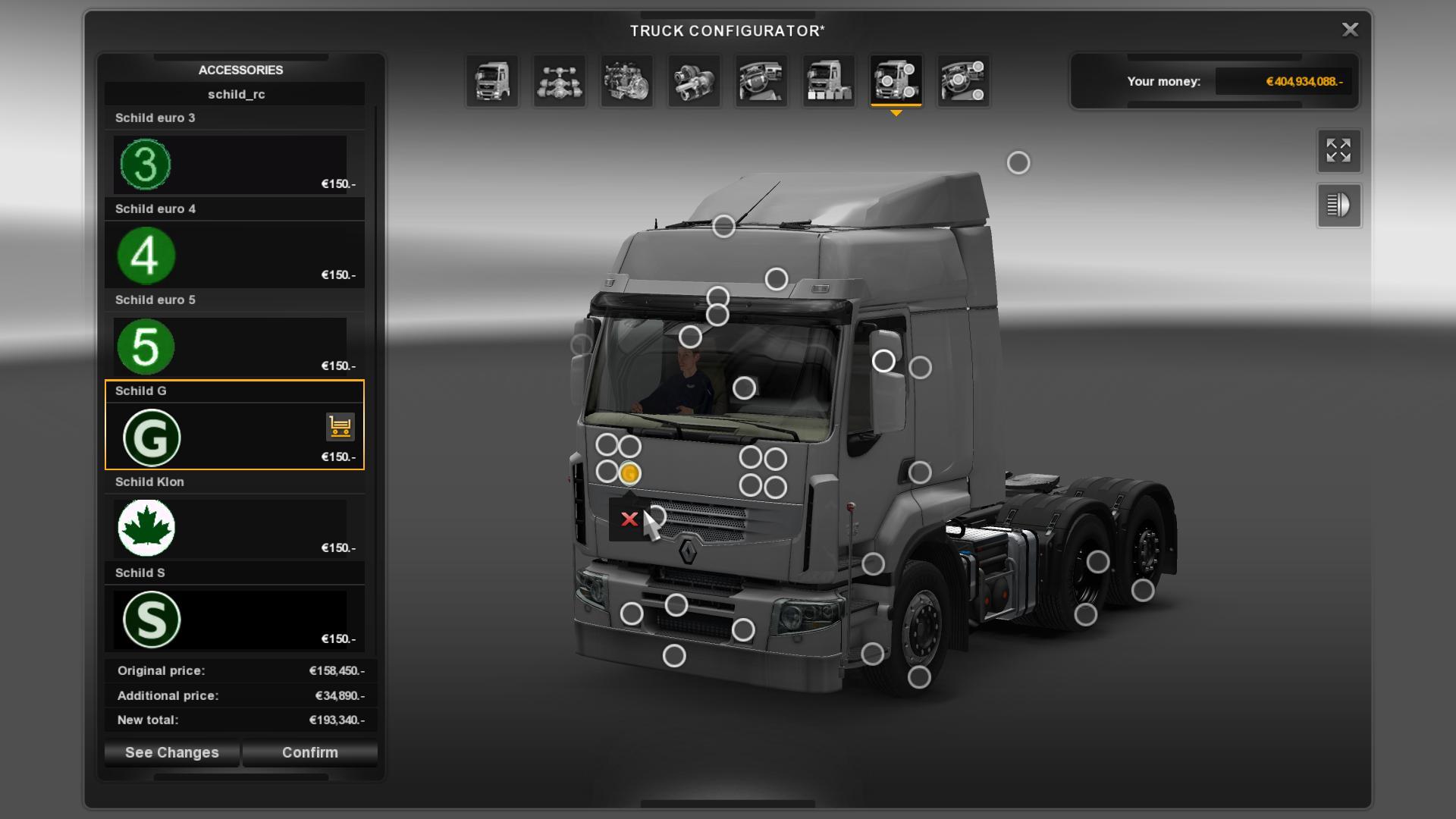The image size is (1456, 819).
Task: Remove accessory with the red X button
Action: [629, 519]
